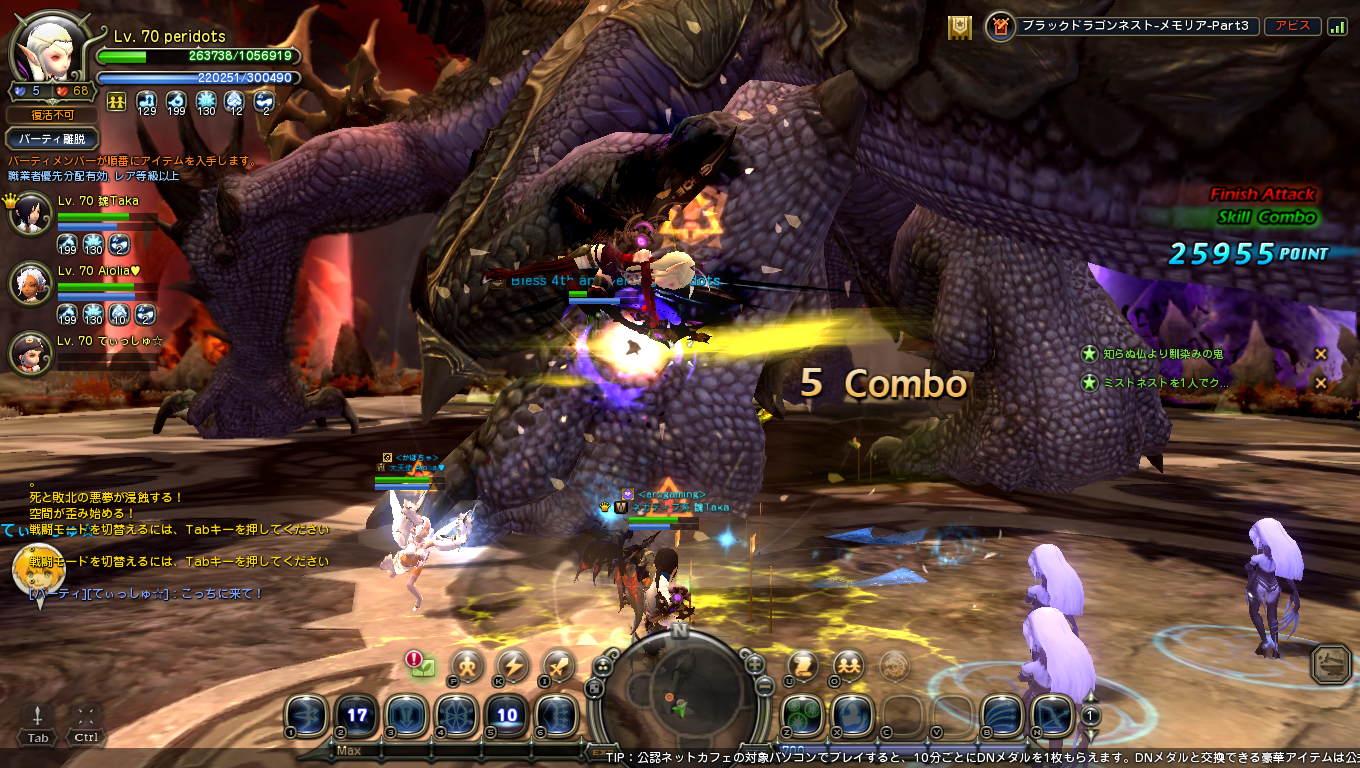Image resolution: width=1360 pixels, height=768 pixels.
Task: Open the character info icon (F)
Action: point(467,665)
